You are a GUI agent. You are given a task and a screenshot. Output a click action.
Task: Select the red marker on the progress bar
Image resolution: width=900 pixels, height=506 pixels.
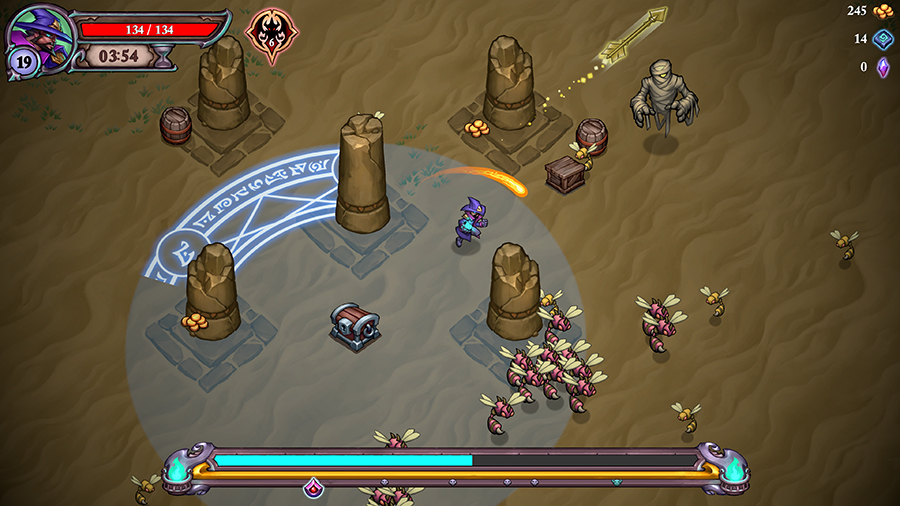313,487
